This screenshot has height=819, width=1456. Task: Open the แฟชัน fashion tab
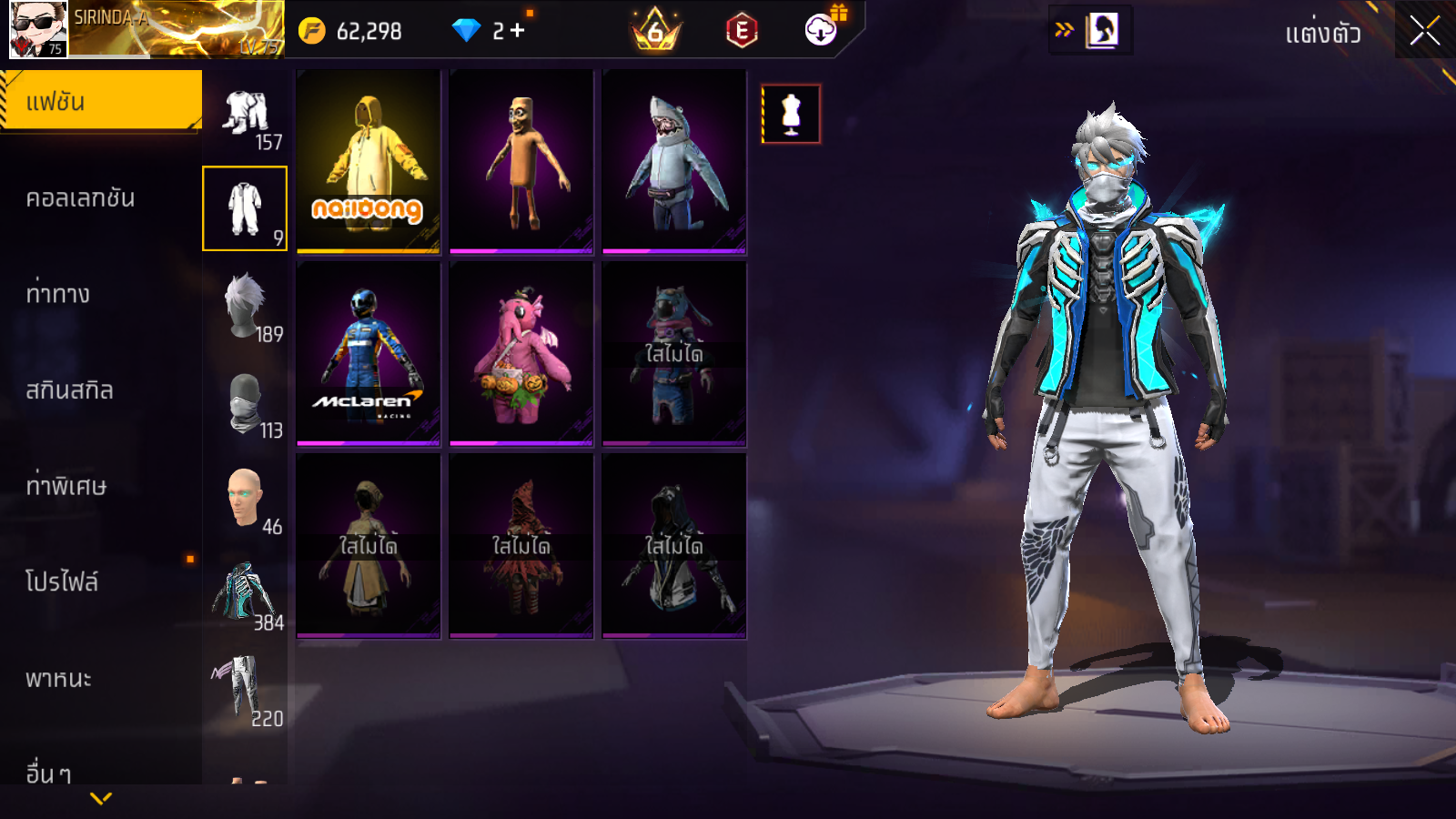(x=100, y=101)
